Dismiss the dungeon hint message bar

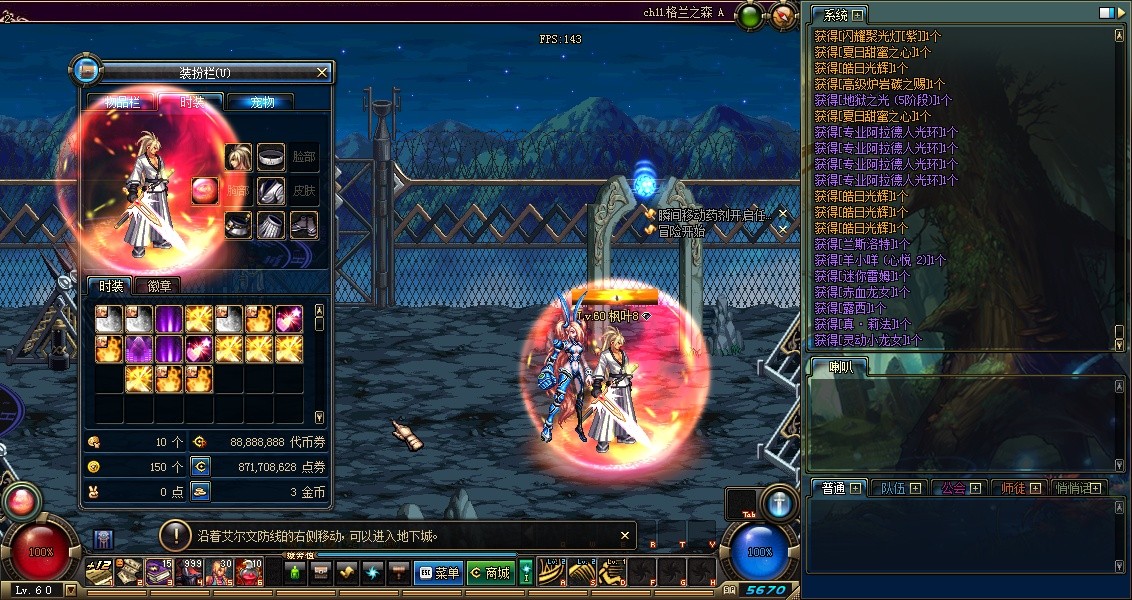pyautogui.click(x=625, y=535)
